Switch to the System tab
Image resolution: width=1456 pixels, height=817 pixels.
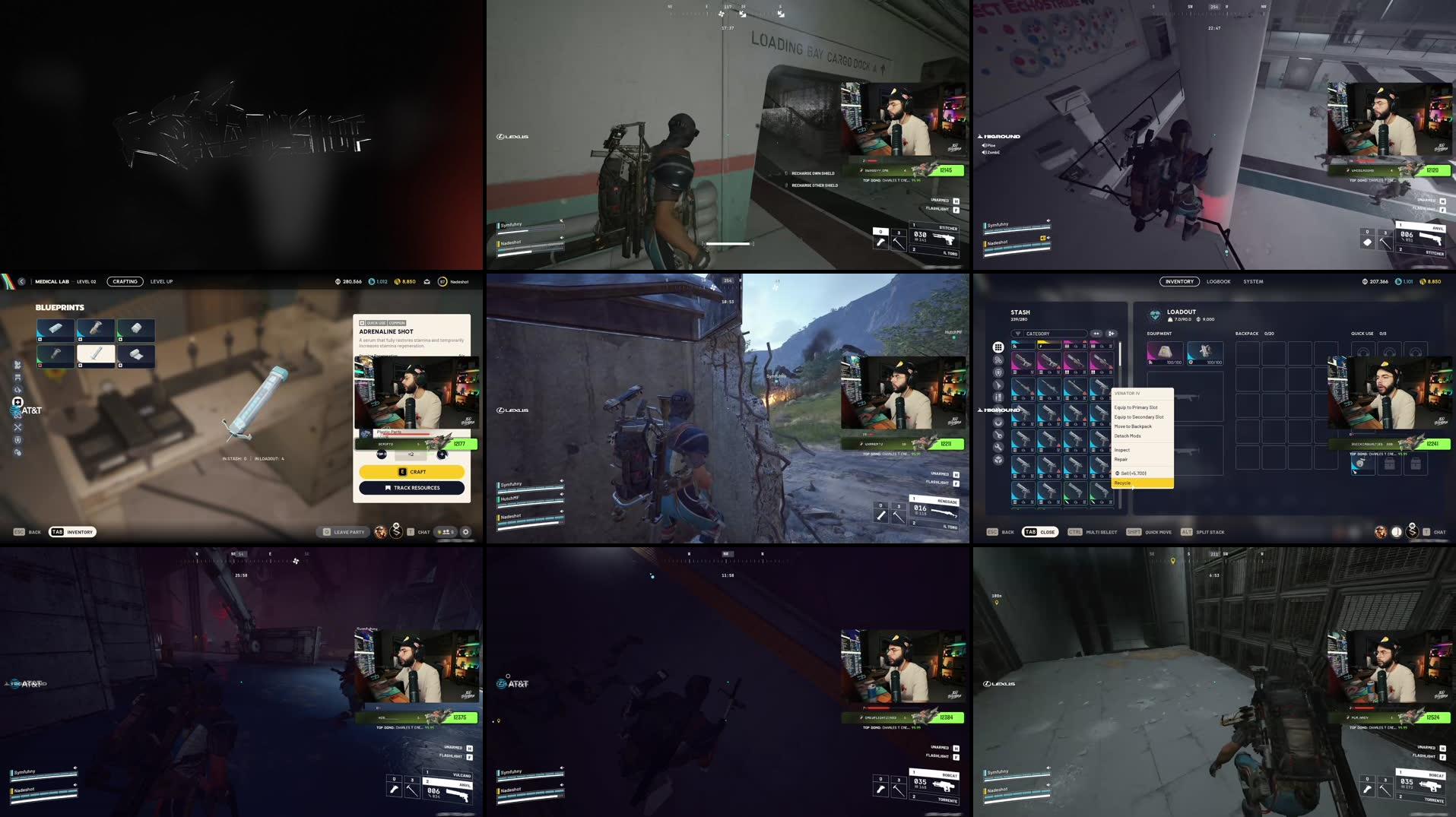1253,281
